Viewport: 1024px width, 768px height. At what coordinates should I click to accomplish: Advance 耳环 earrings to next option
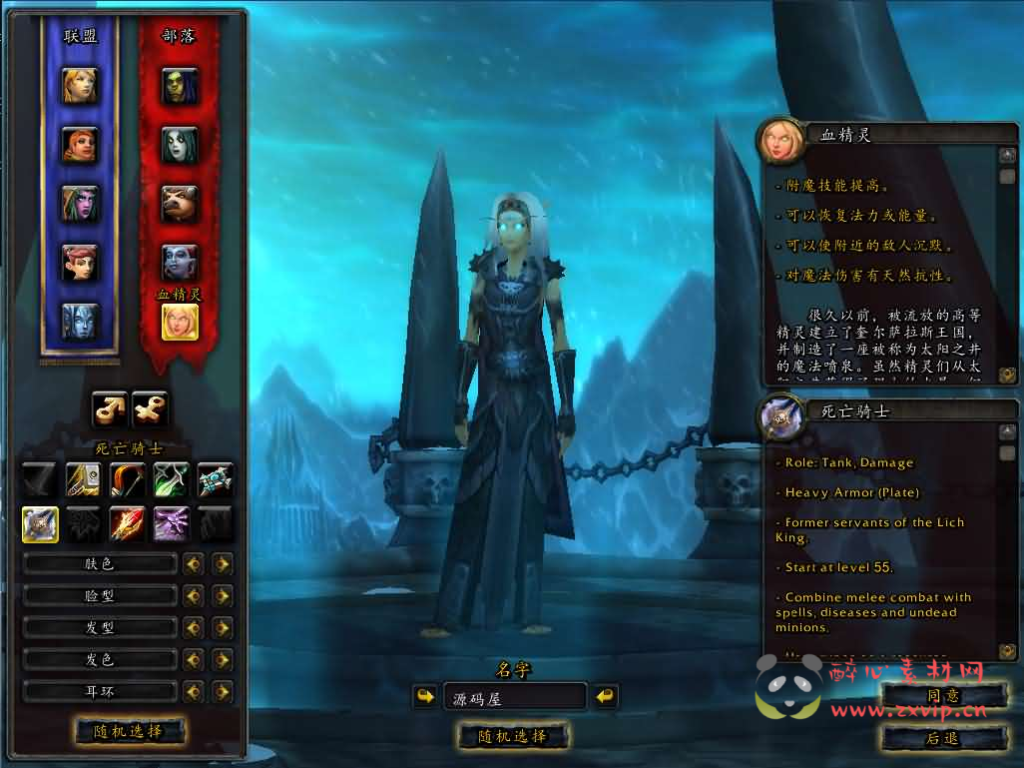pos(222,692)
